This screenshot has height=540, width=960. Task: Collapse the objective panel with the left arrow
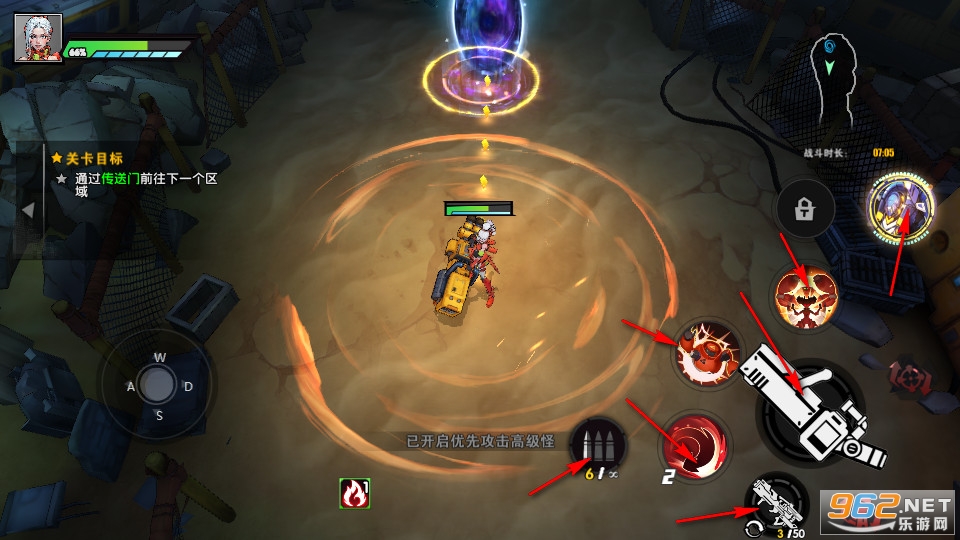pos(29,210)
